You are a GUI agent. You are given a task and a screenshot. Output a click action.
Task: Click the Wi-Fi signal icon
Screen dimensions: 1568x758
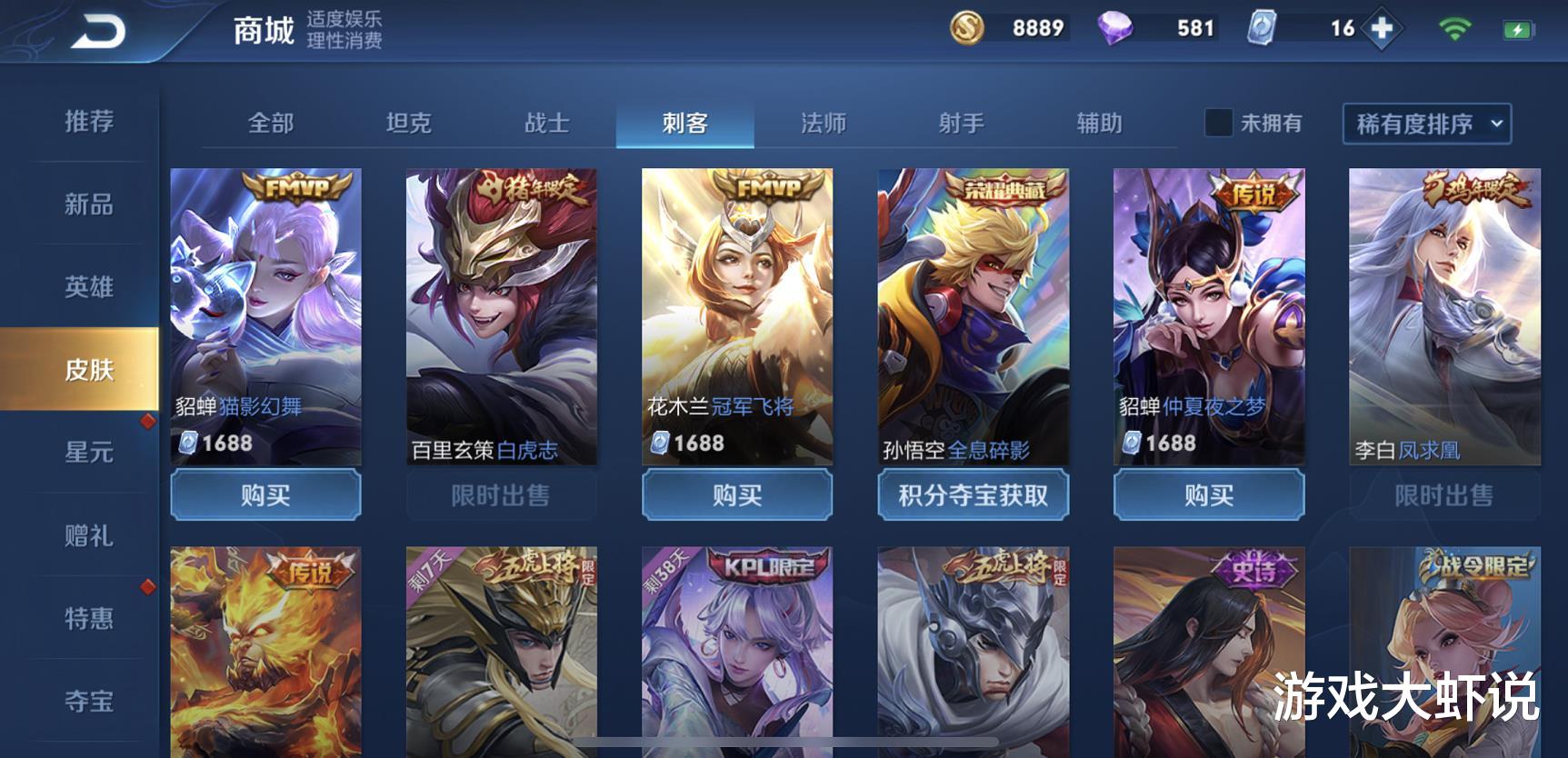(1453, 28)
